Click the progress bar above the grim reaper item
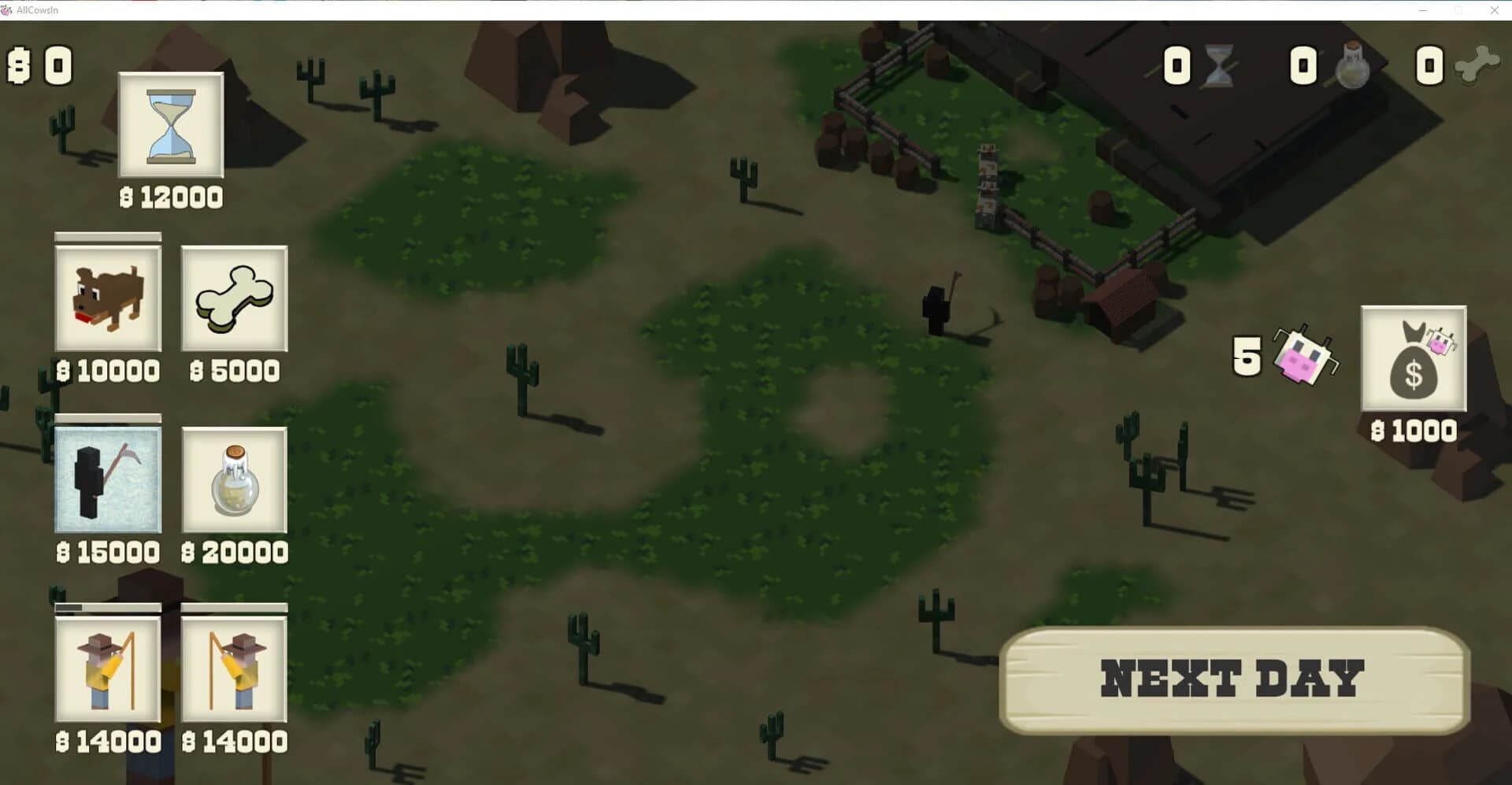1512x785 pixels. point(109,417)
